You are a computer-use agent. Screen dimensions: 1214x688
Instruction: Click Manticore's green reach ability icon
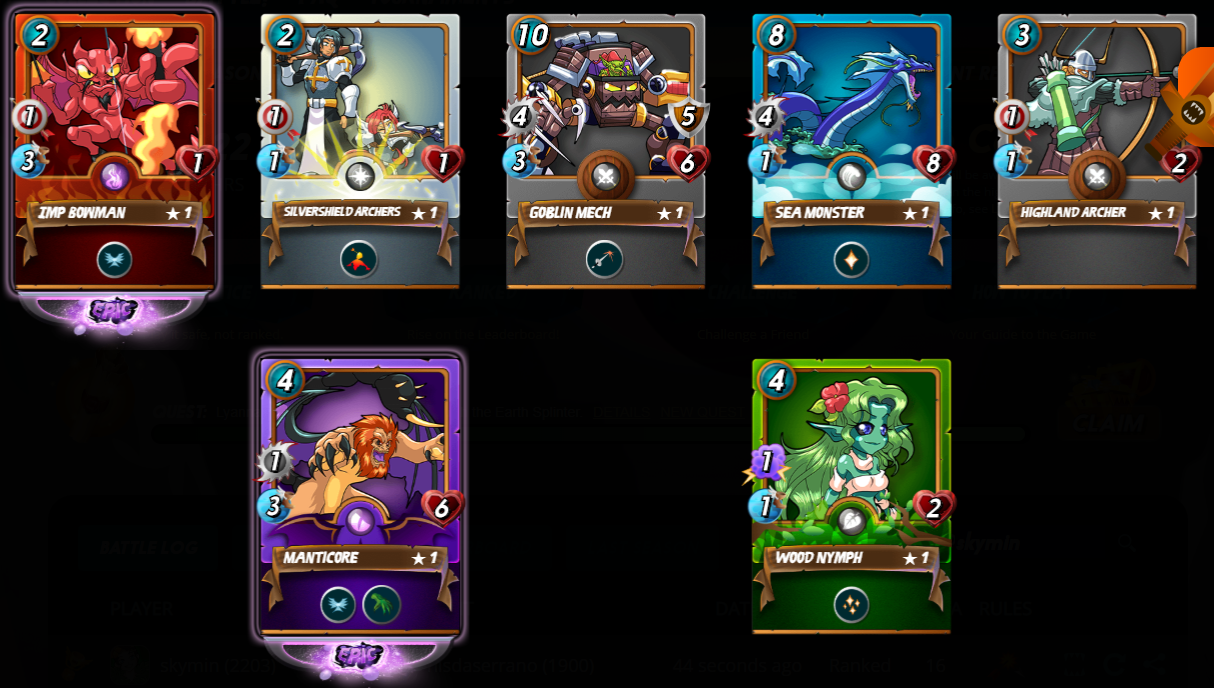tap(381, 604)
